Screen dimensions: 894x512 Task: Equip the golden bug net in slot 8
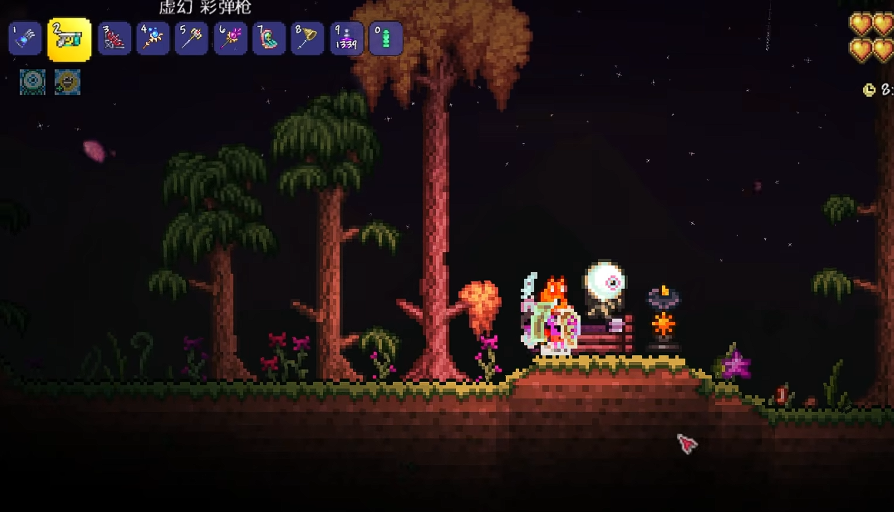(308, 39)
